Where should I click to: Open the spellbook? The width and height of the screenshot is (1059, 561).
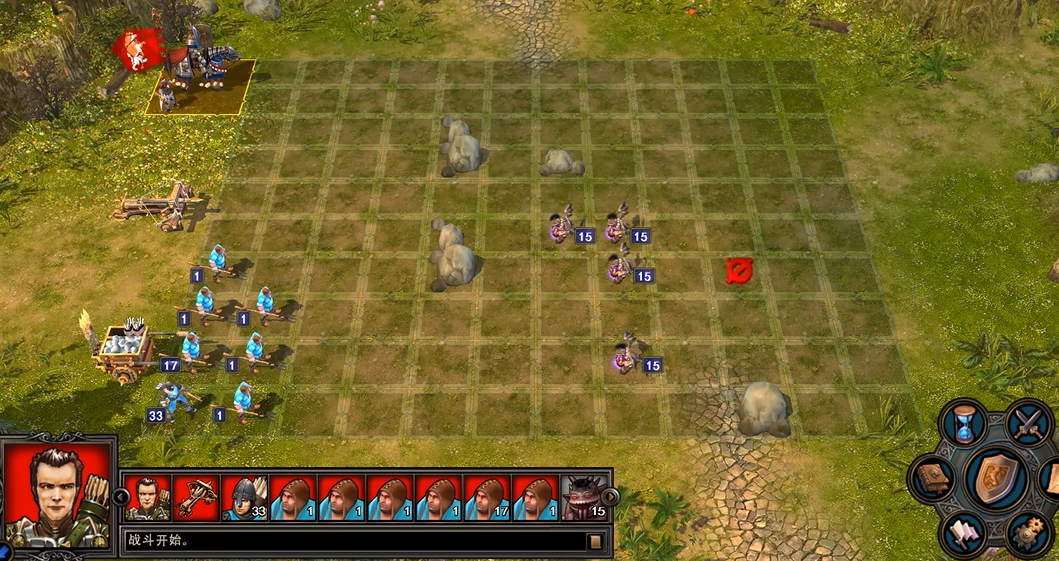933,479
